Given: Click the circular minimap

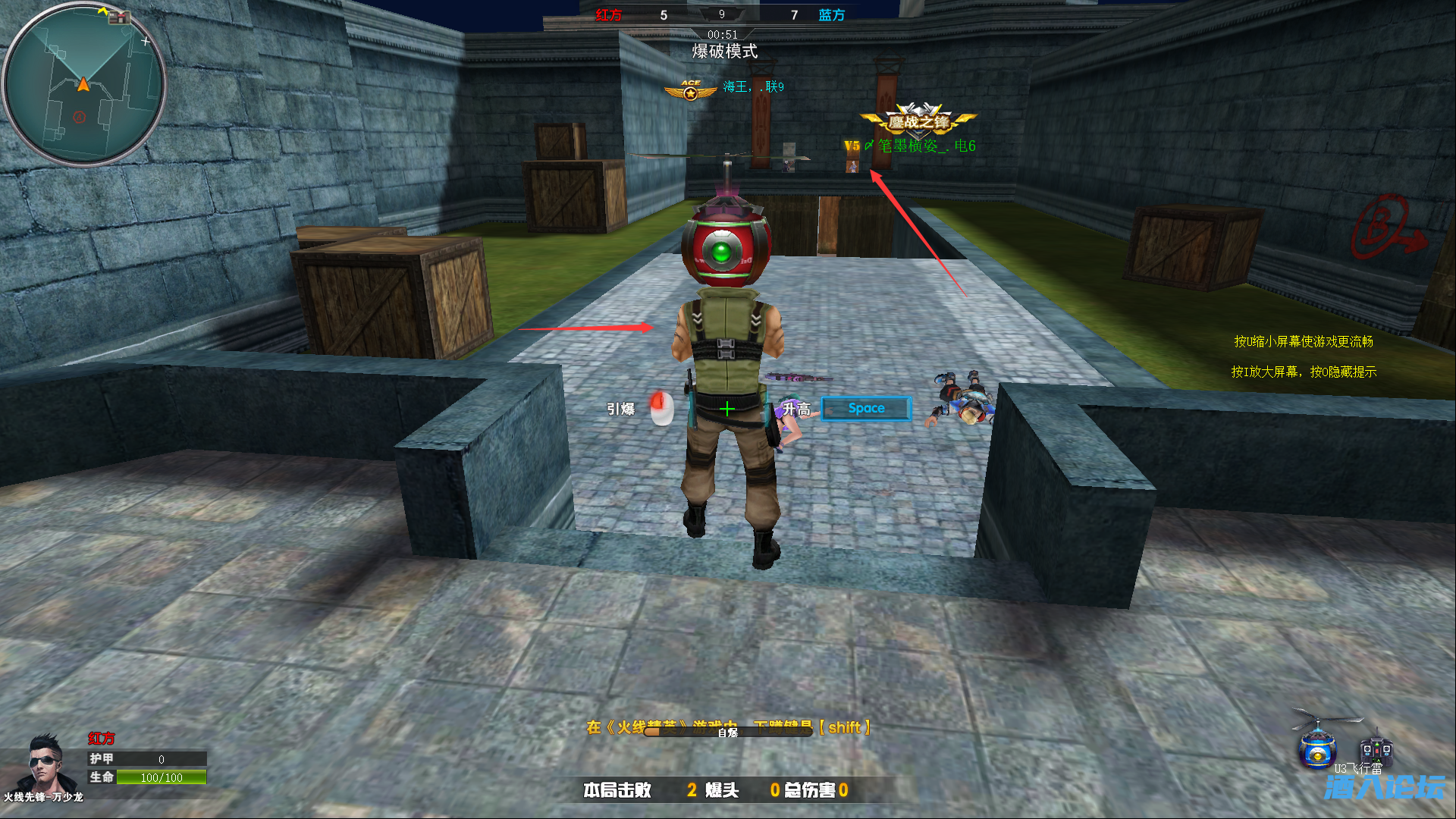Looking at the screenshot, I should [x=83, y=85].
